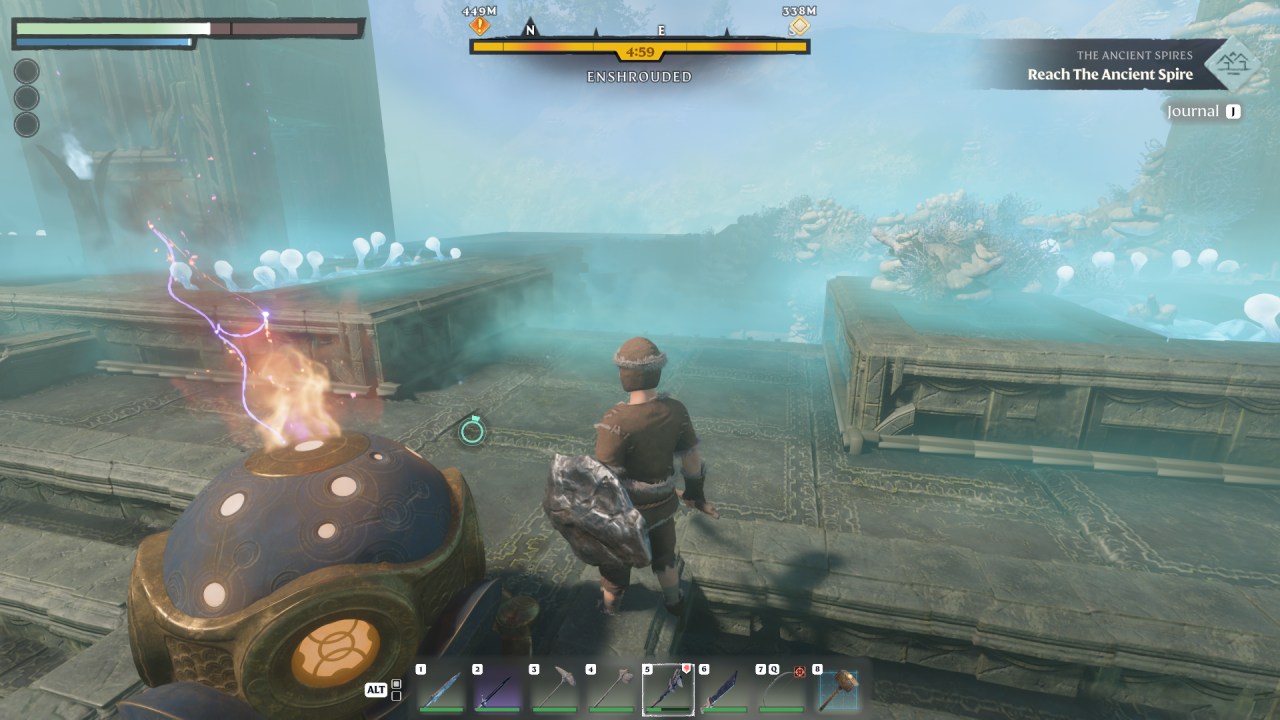The width and height of the screenshot is (1280, 720).
Task: Select the blue sword in hotbar slot 1
Action: click(441, 689)
